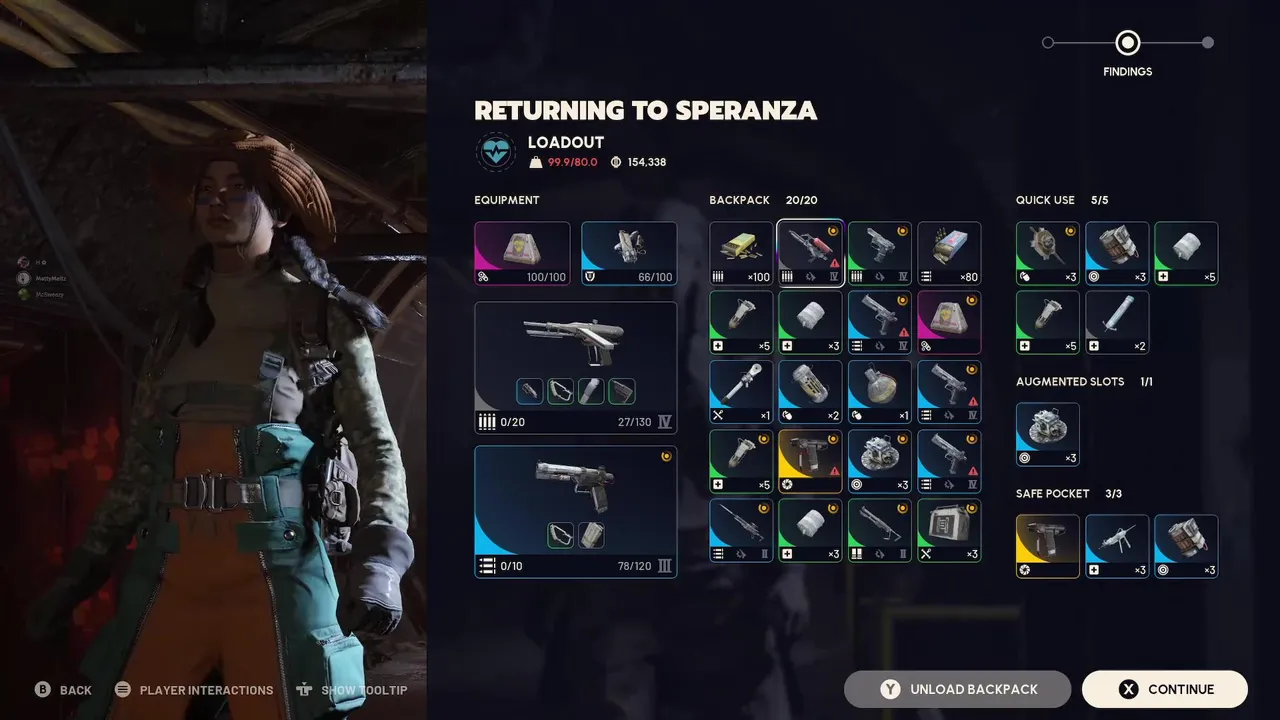Pick the x80 ammo pack in backpack
1280x720 pixels.
click(x=949, y=253)
